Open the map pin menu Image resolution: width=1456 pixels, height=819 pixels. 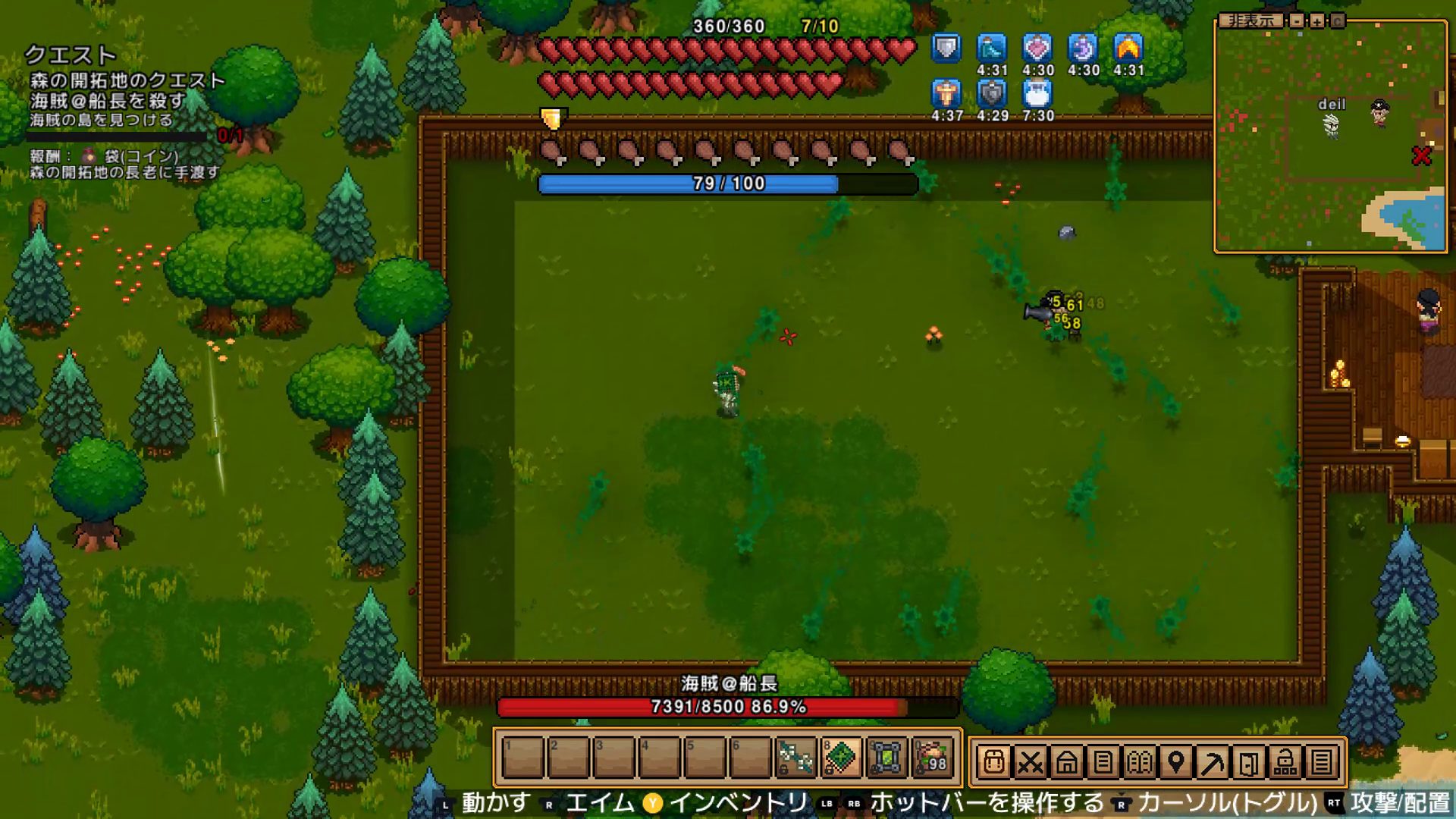coord(1175,761)
